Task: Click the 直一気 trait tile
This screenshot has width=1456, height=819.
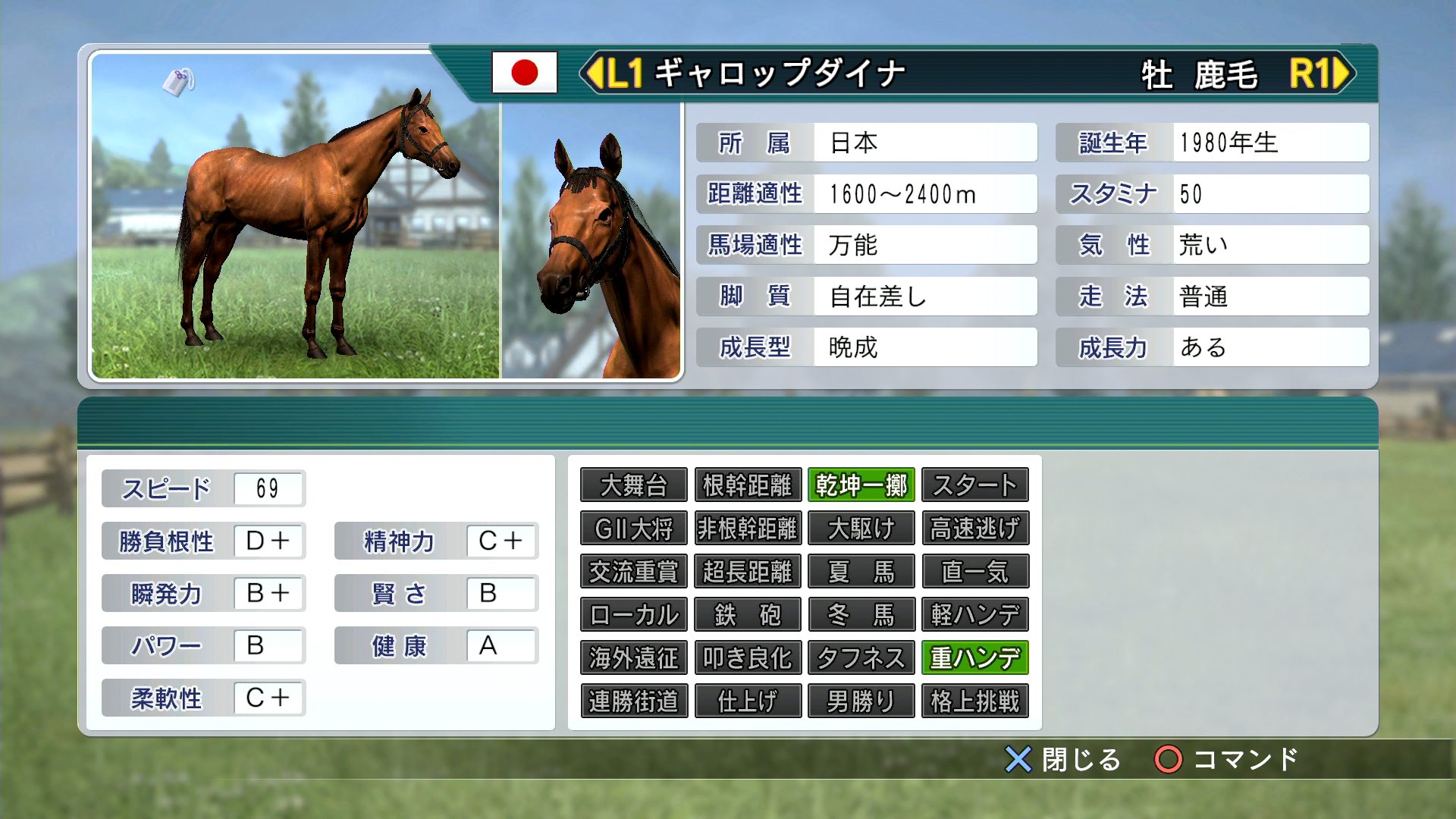Action: [975, 572]
